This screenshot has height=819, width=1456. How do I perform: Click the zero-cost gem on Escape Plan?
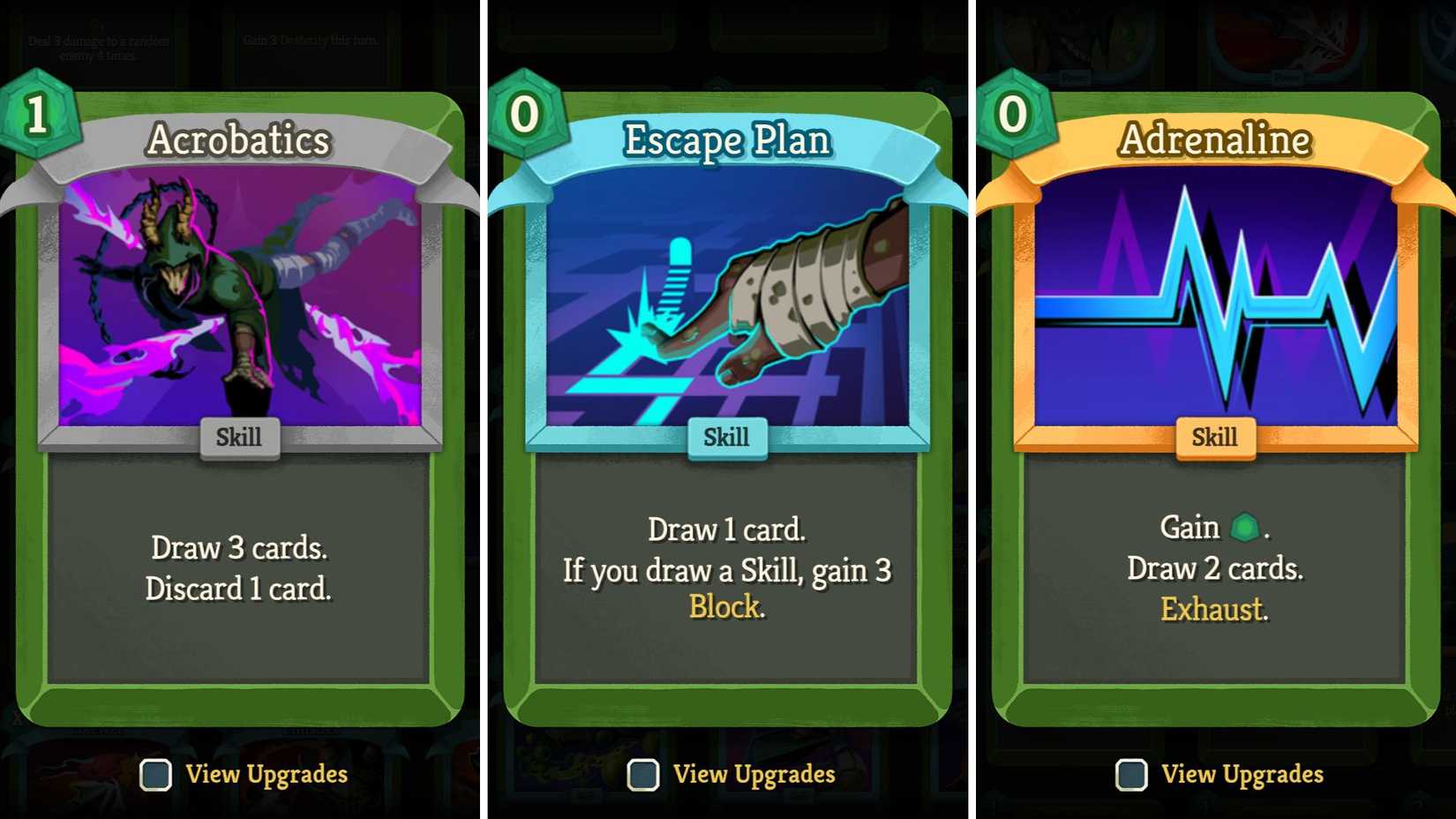[526, 116]
